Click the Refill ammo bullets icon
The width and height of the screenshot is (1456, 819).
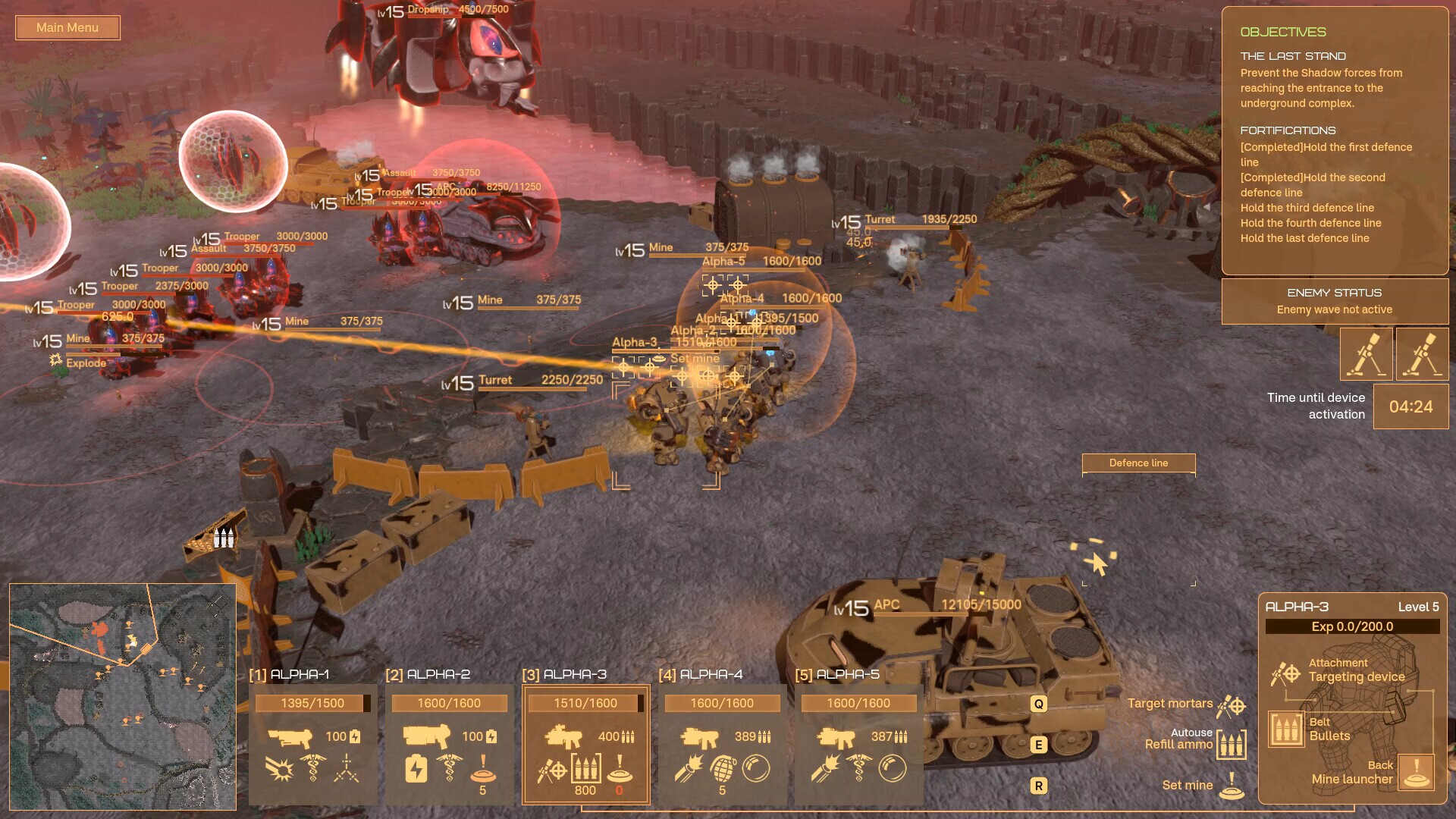click(1232, 744)
